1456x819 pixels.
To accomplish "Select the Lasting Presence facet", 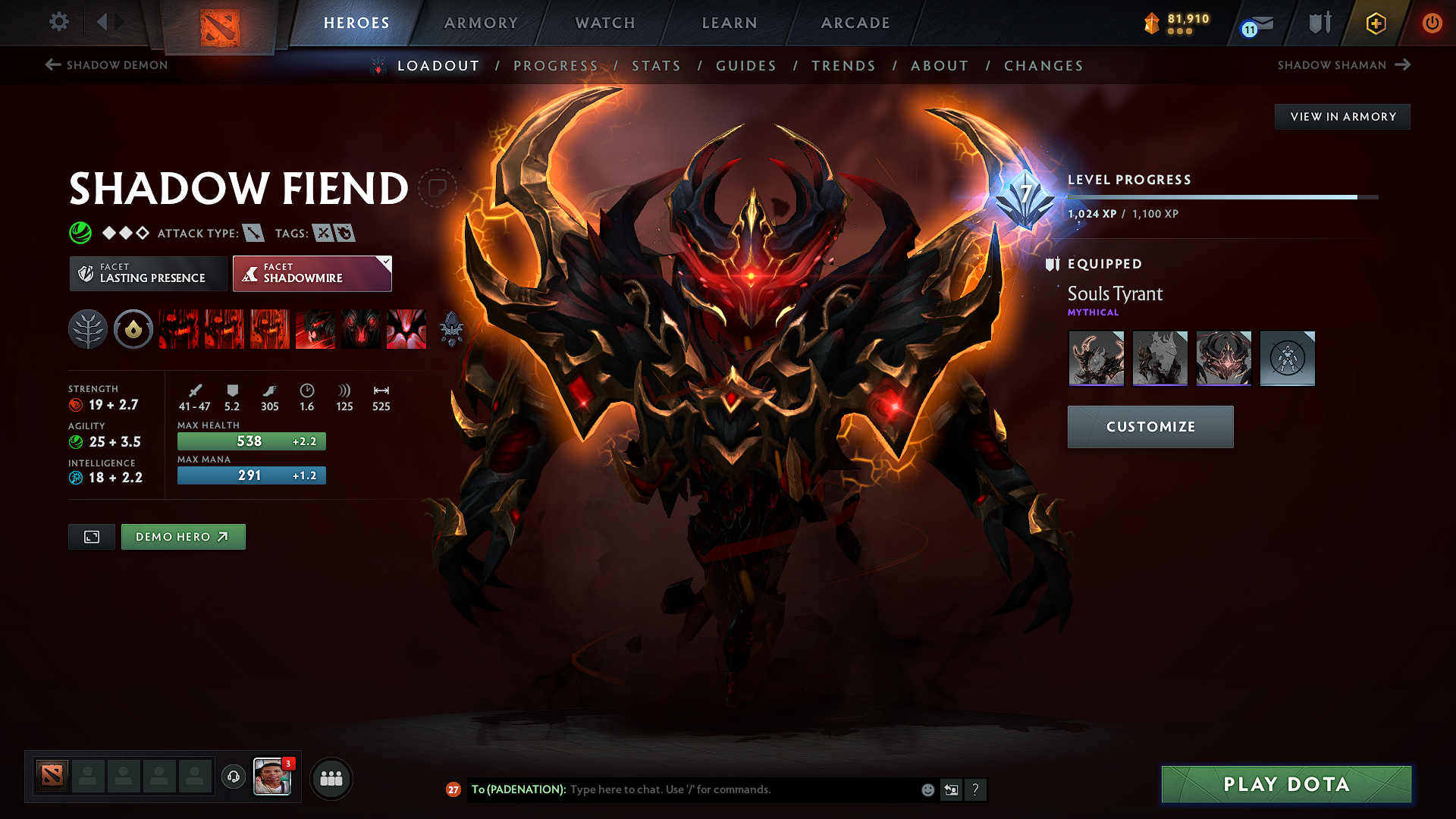I will (x=147, y=273).
